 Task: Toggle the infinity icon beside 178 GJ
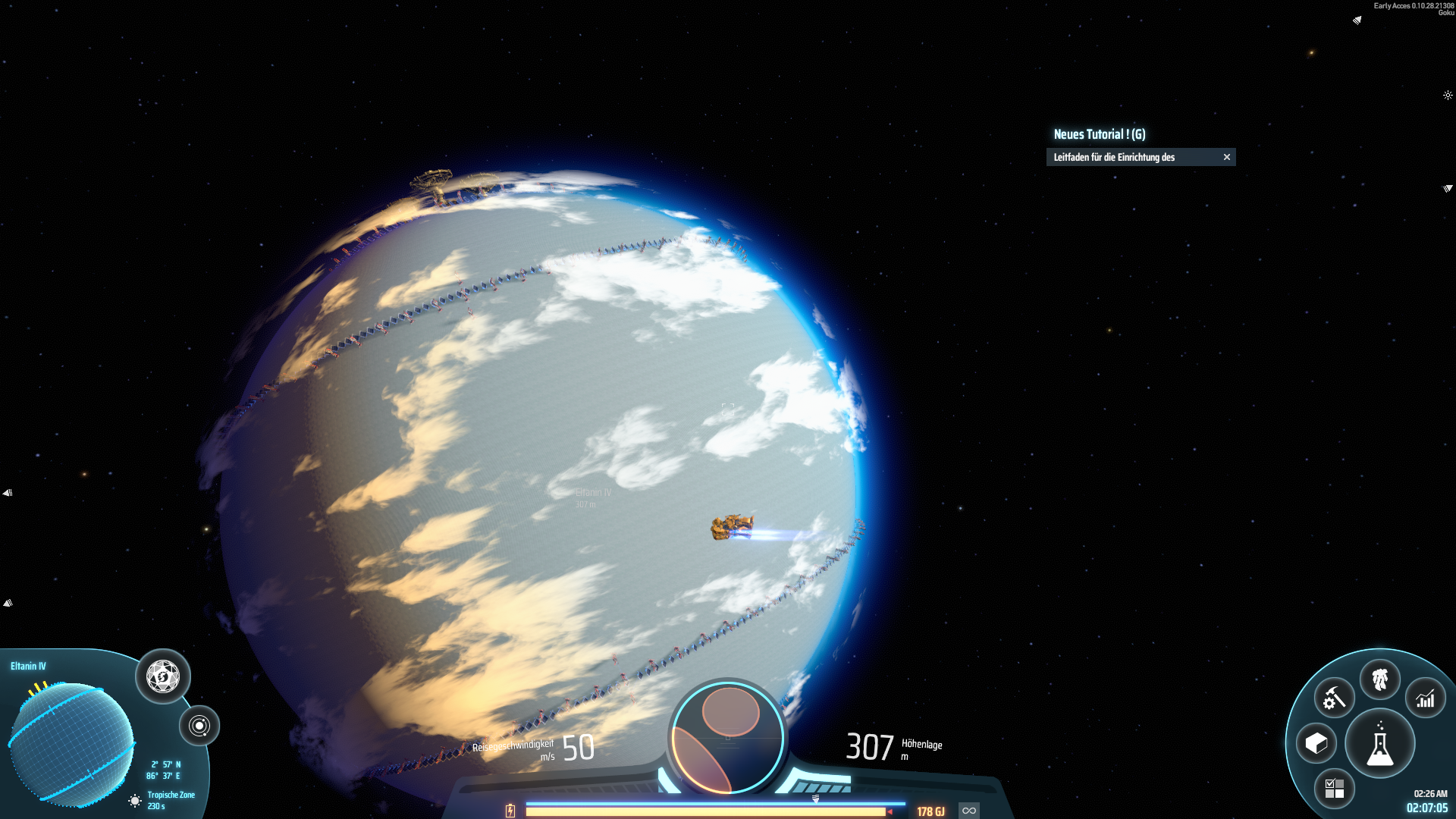click(x=968, y=810)
